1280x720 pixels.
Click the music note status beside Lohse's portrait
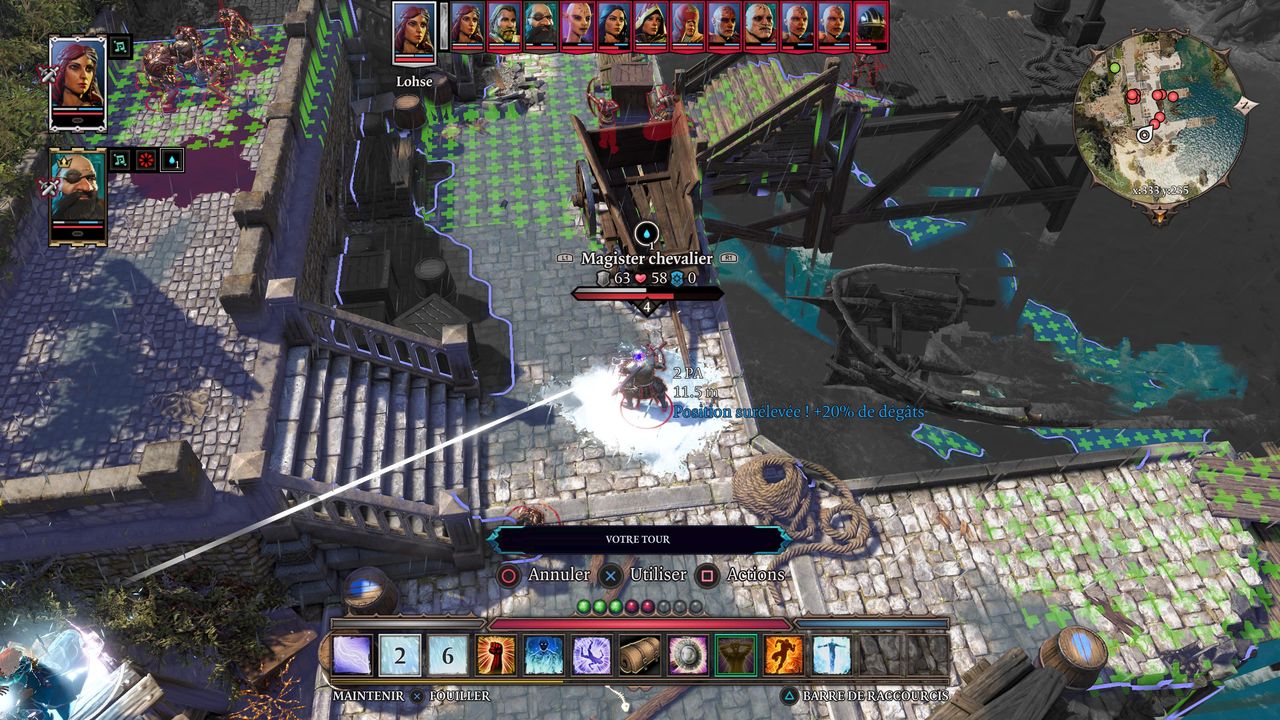pos(121,47)
